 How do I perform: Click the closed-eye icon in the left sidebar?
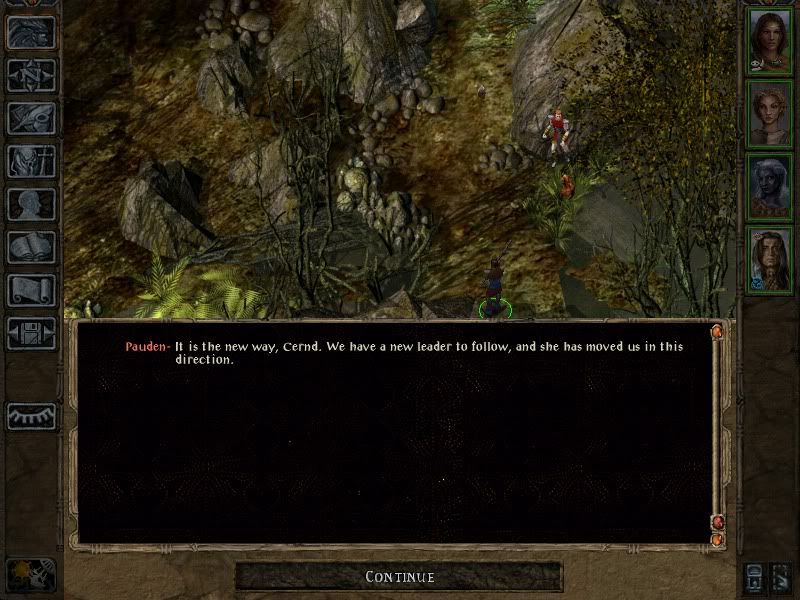tap(31, 416)
